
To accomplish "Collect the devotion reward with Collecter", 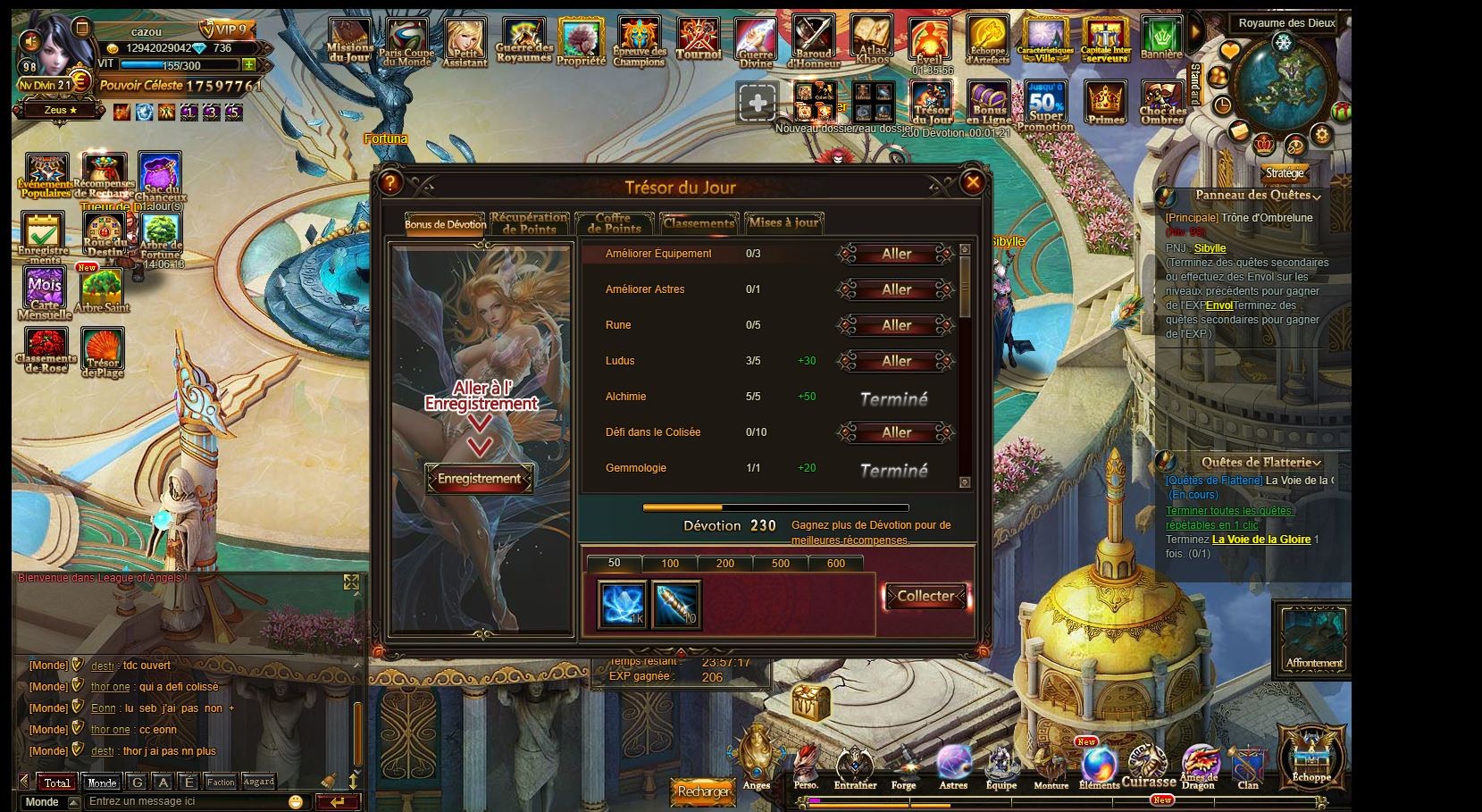I will pyautogui.click(x=925, y=597).
